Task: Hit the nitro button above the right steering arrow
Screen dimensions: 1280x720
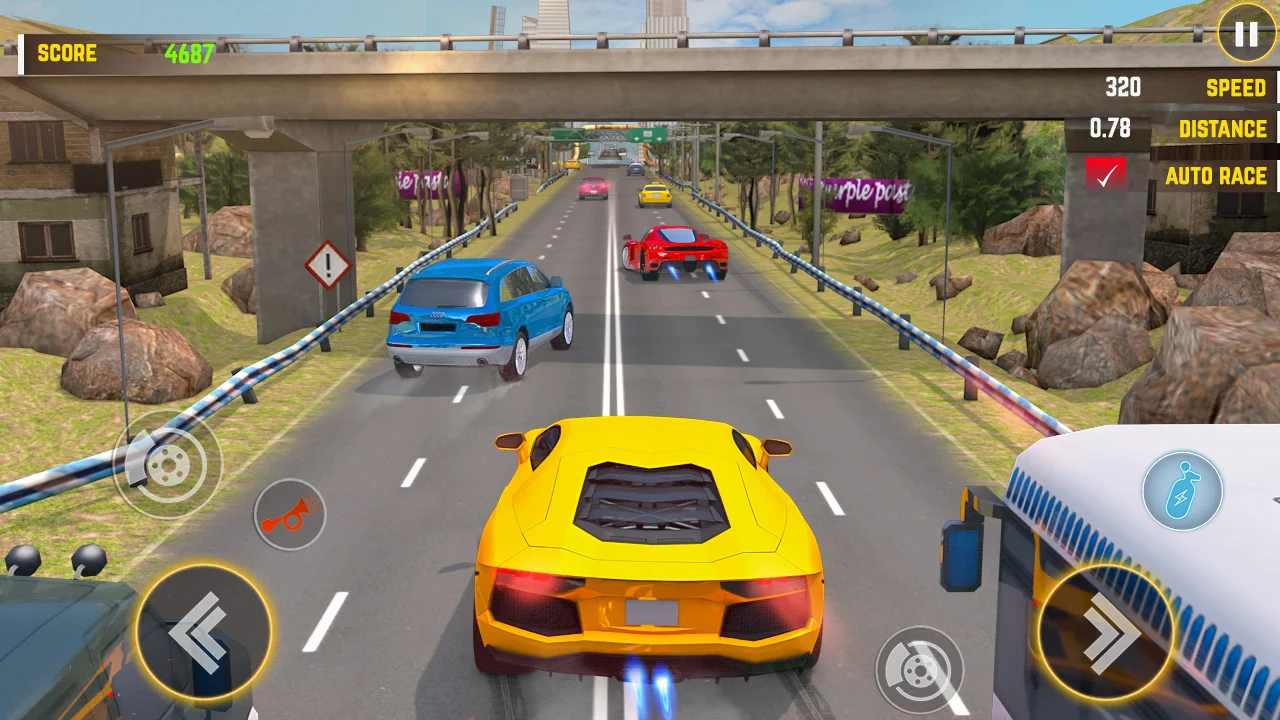Action: 1185,490
